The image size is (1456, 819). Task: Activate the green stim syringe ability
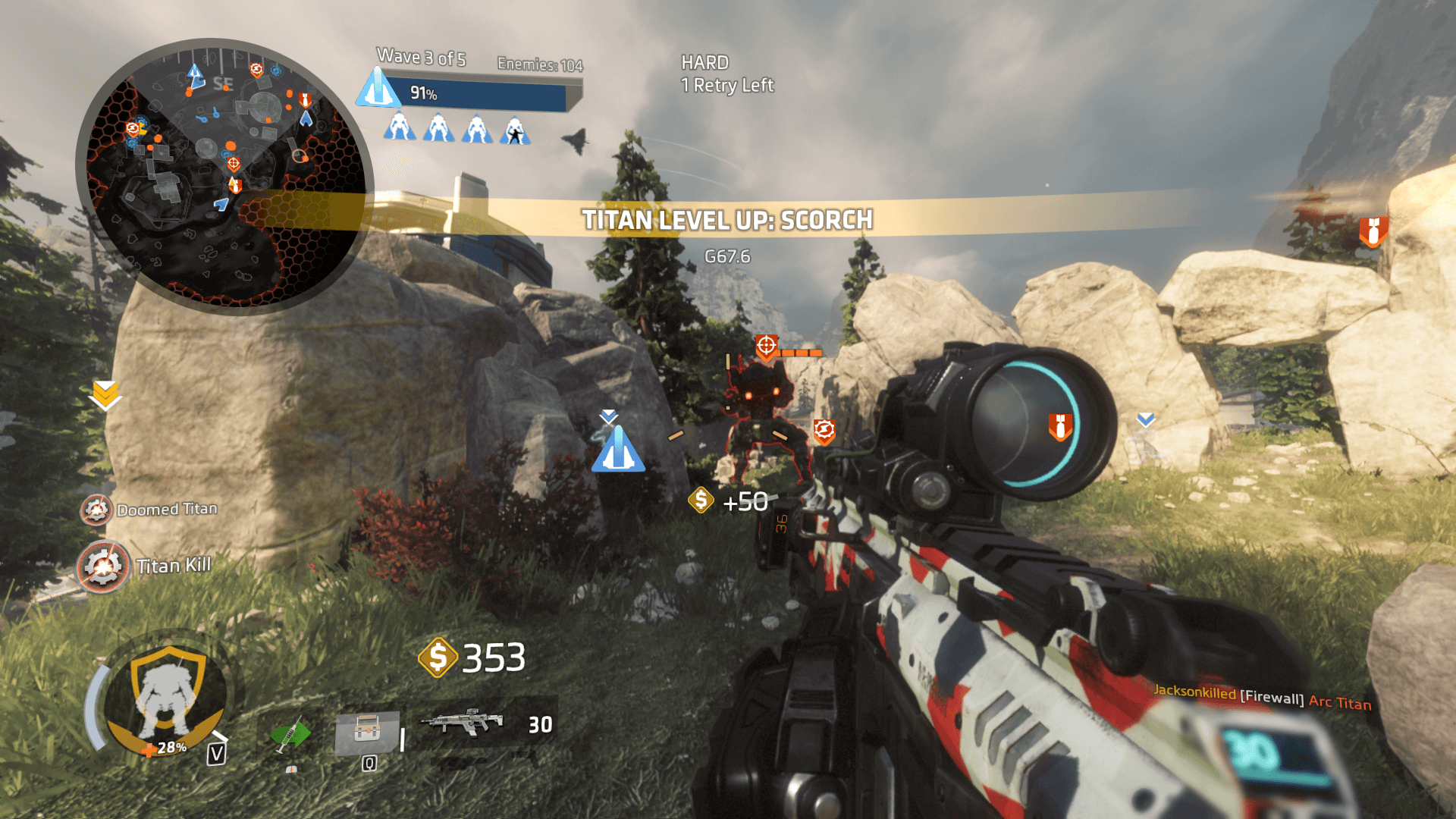point(290,734)
